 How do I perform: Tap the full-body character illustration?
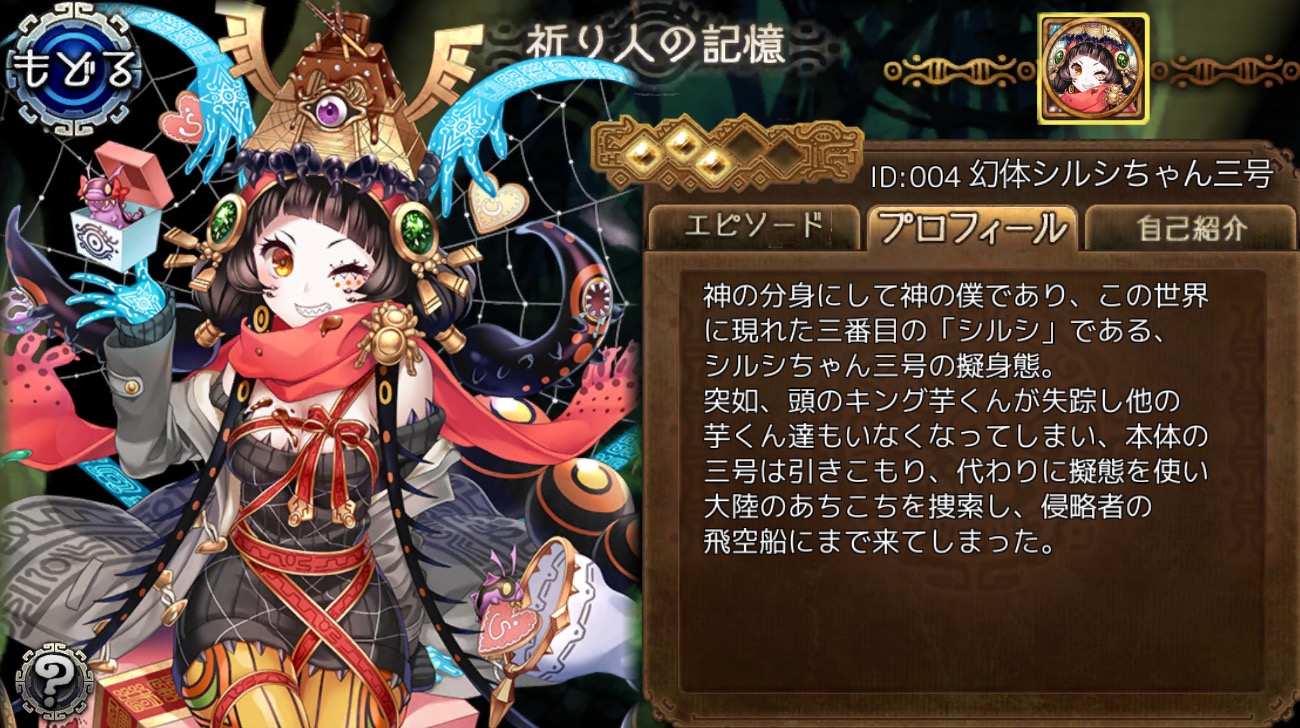pos(300,400)
